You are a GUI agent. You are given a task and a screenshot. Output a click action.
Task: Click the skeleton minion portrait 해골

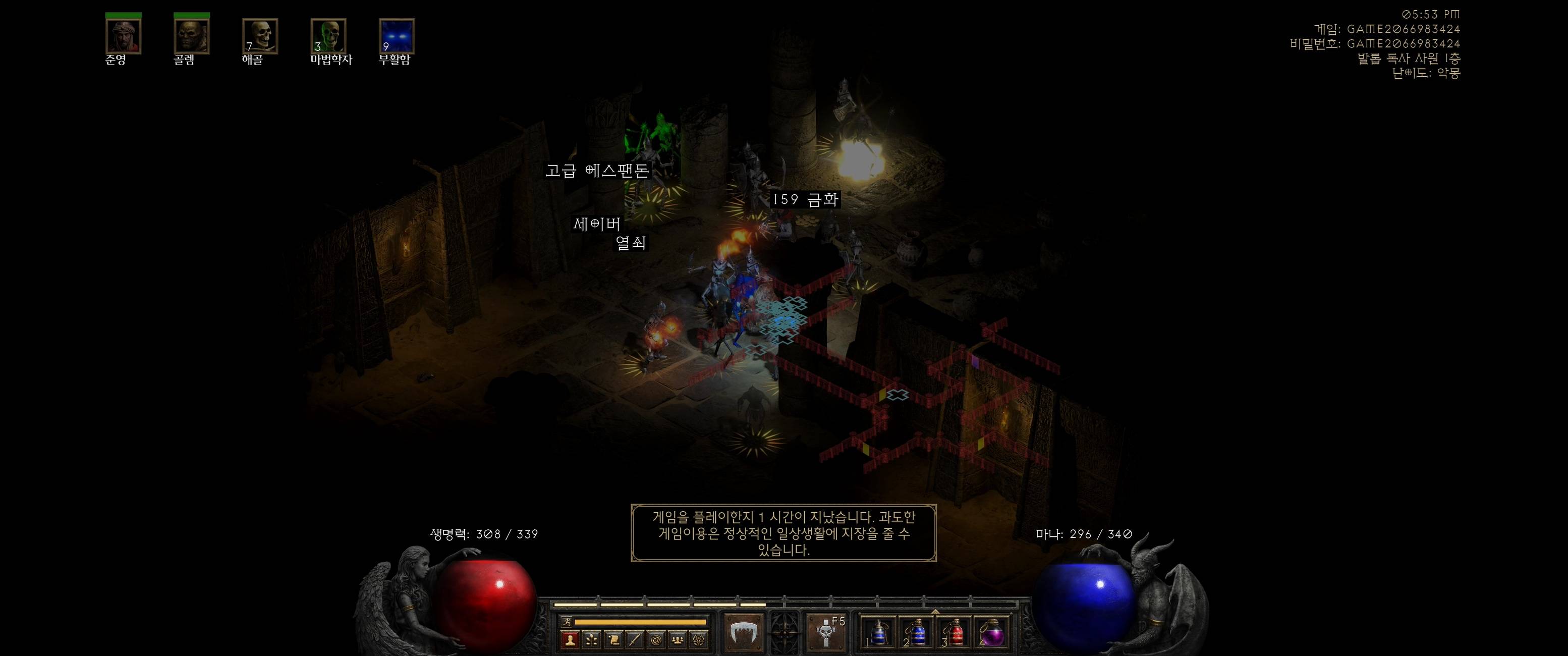tap(260, 36)
